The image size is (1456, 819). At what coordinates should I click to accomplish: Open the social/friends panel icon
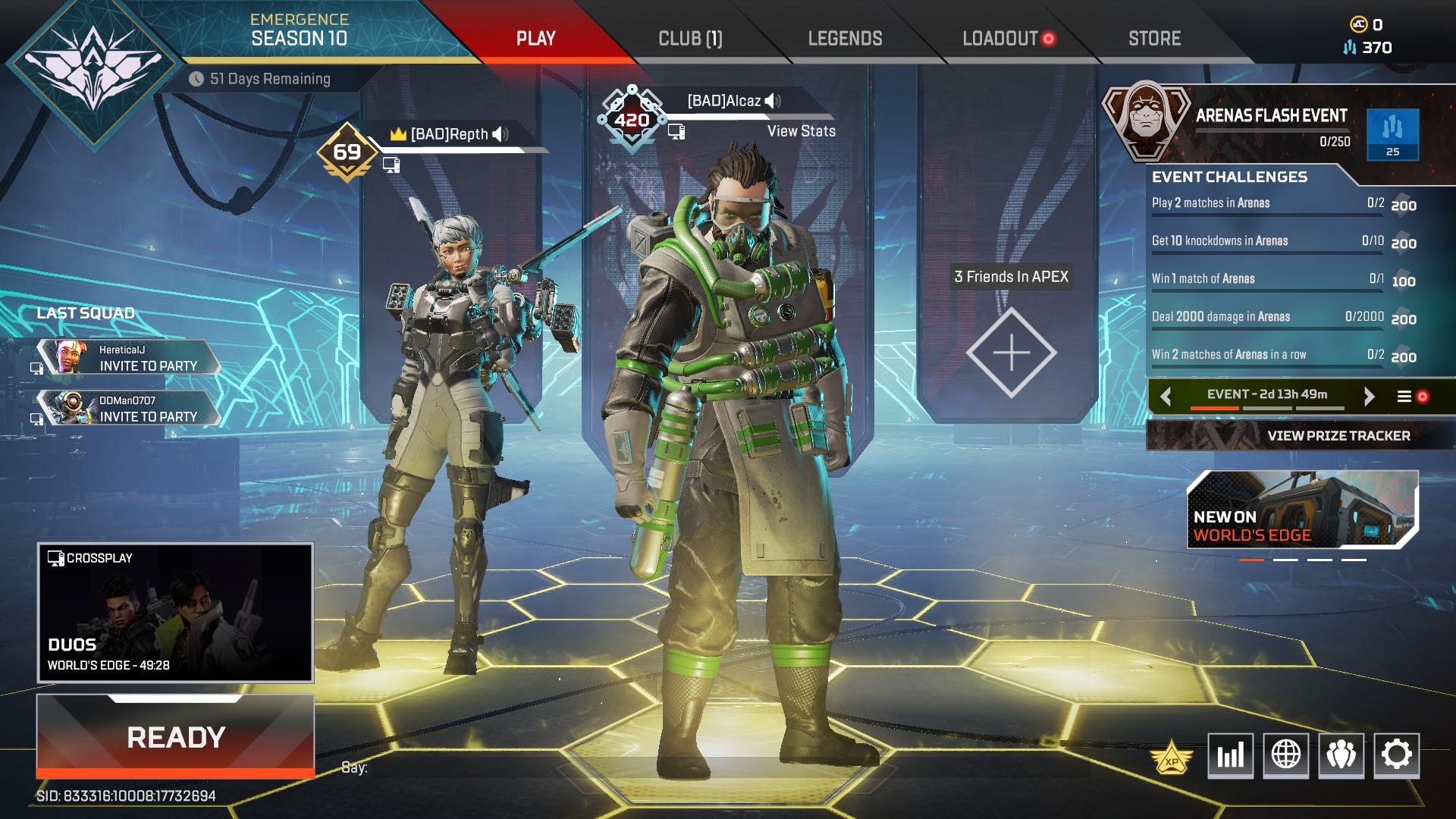tap(1342, 755)
